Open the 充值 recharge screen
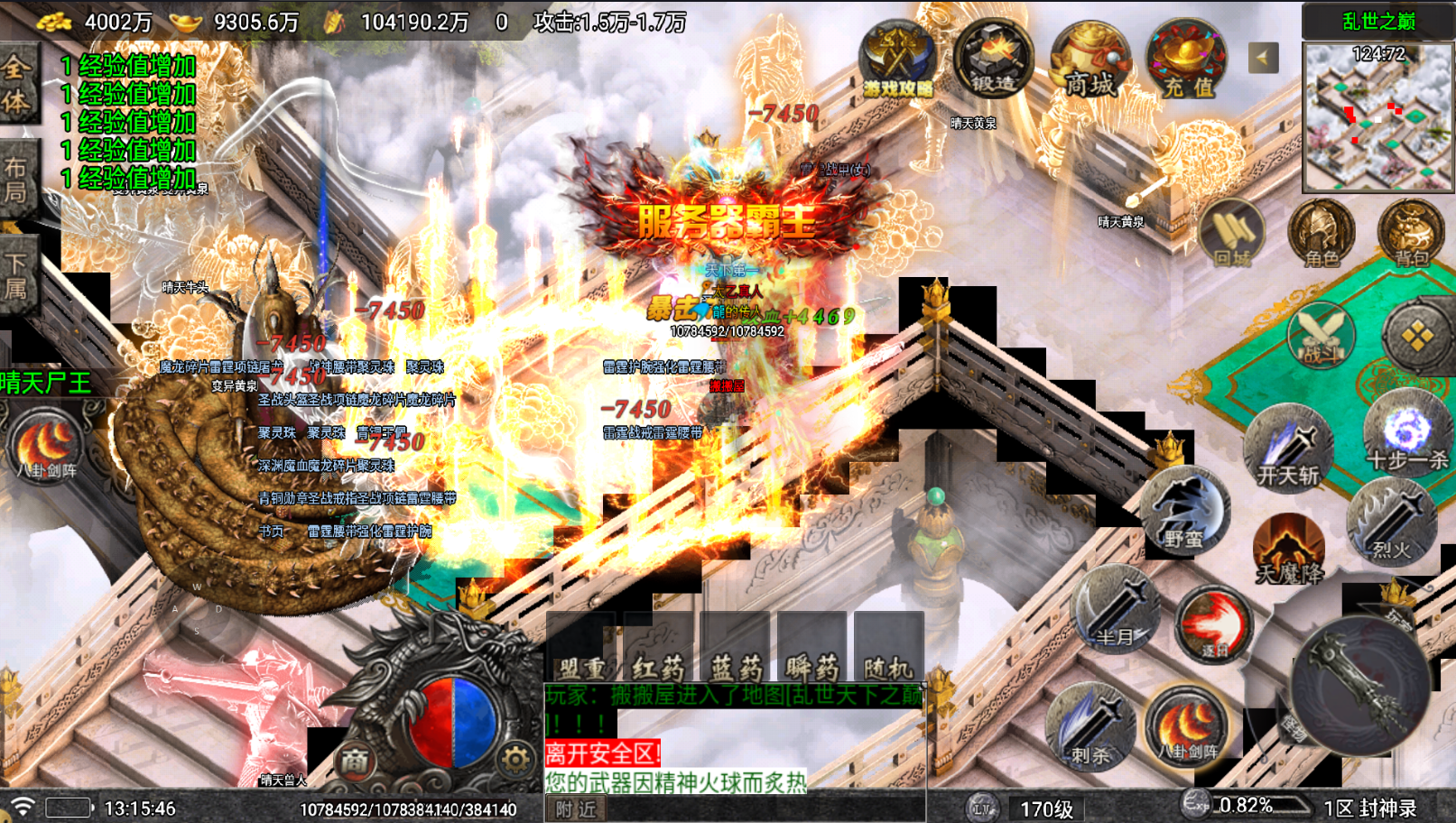Image resolution: width=1456 pixels, height=823 pixels. tap(1186, 61)
